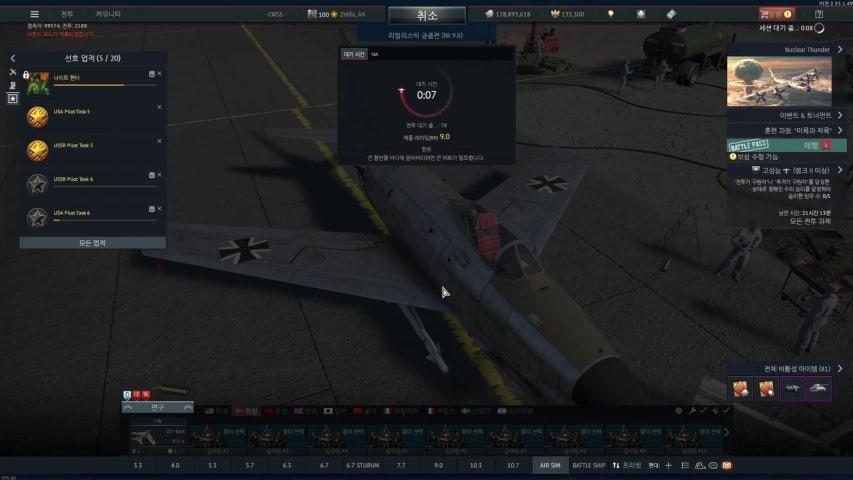The width and height of the screenshot is (853, 480).
Task: Open the 전투 menu
Action: click(67, 14)
